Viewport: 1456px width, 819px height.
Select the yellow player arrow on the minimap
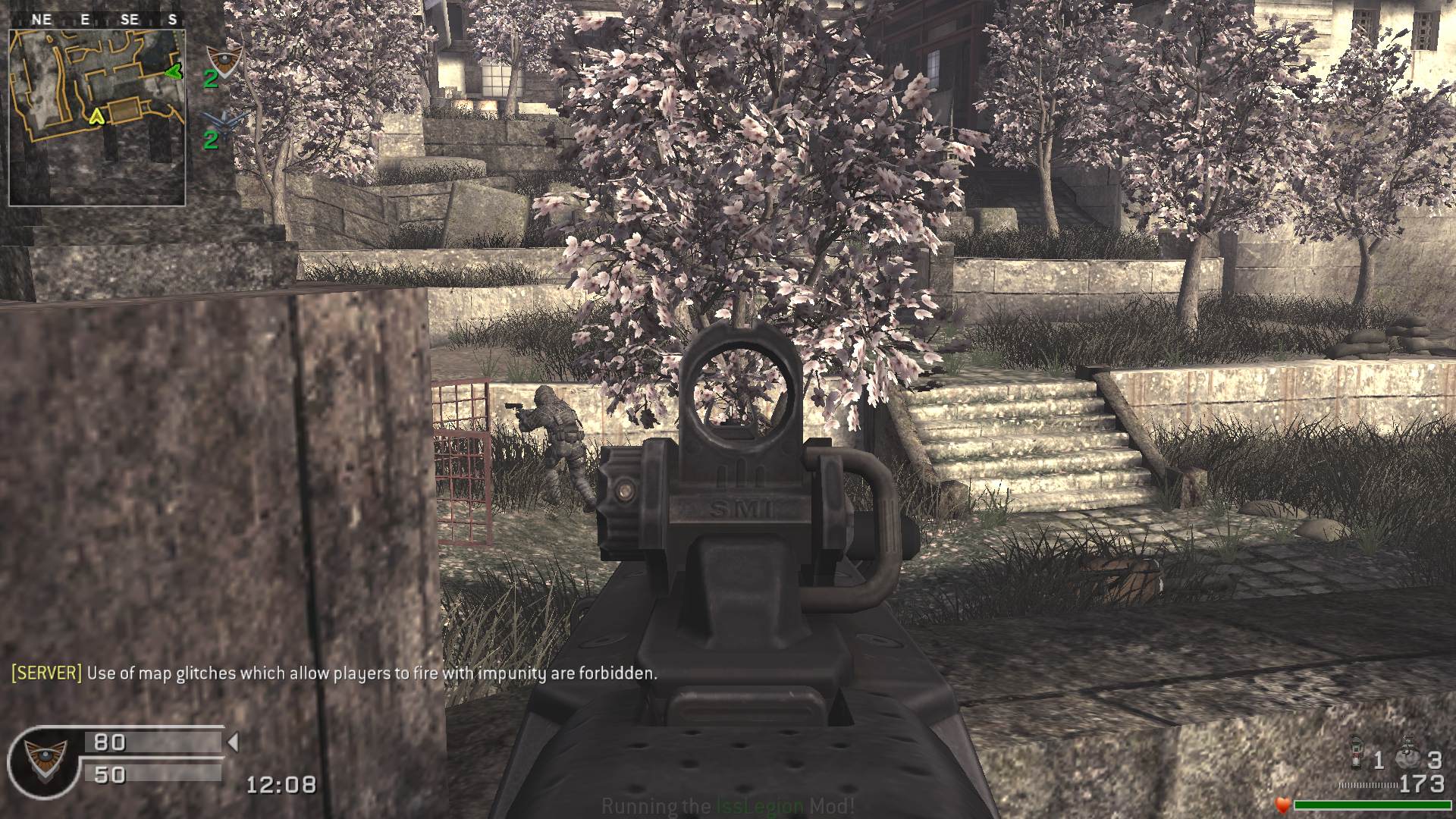click(96, 115)
